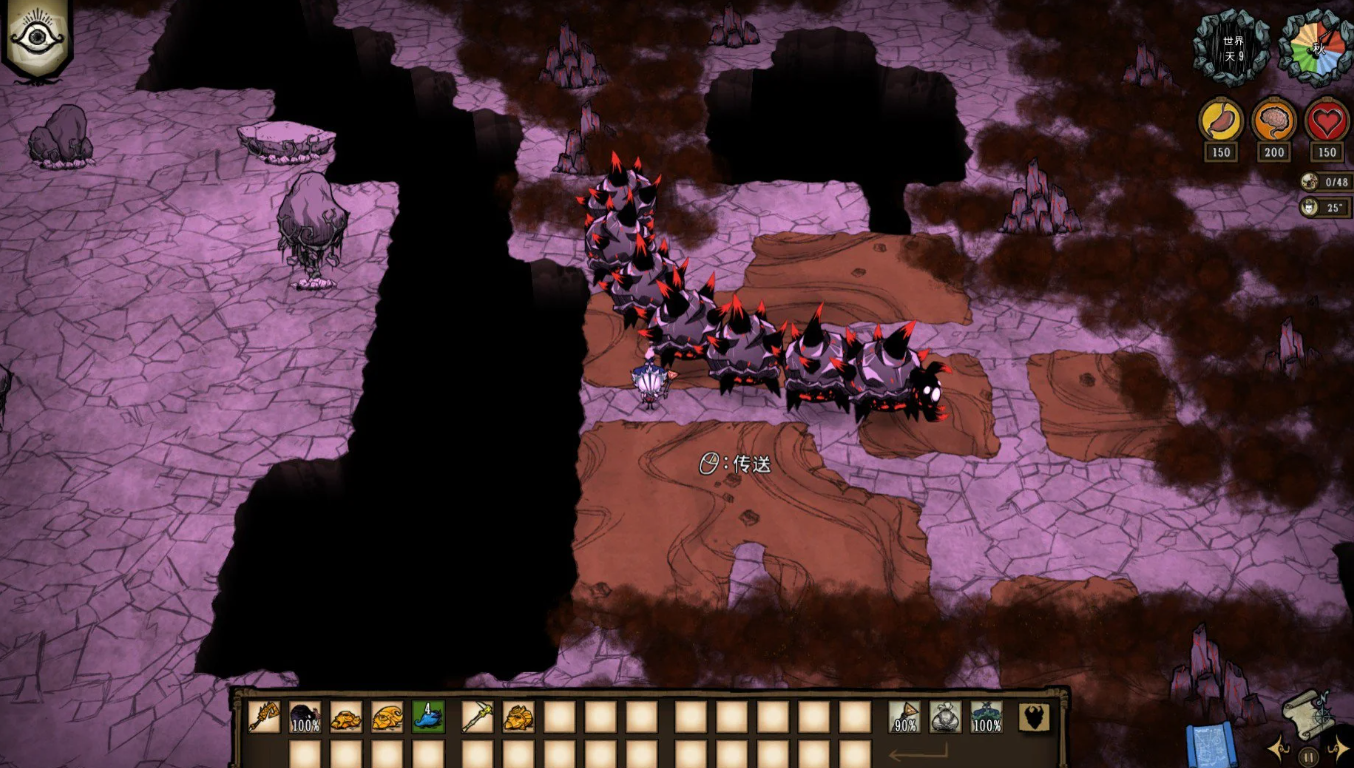Pause the game
The width and height of the screenshot is (1354, 768).
[x=1308, y=757]
